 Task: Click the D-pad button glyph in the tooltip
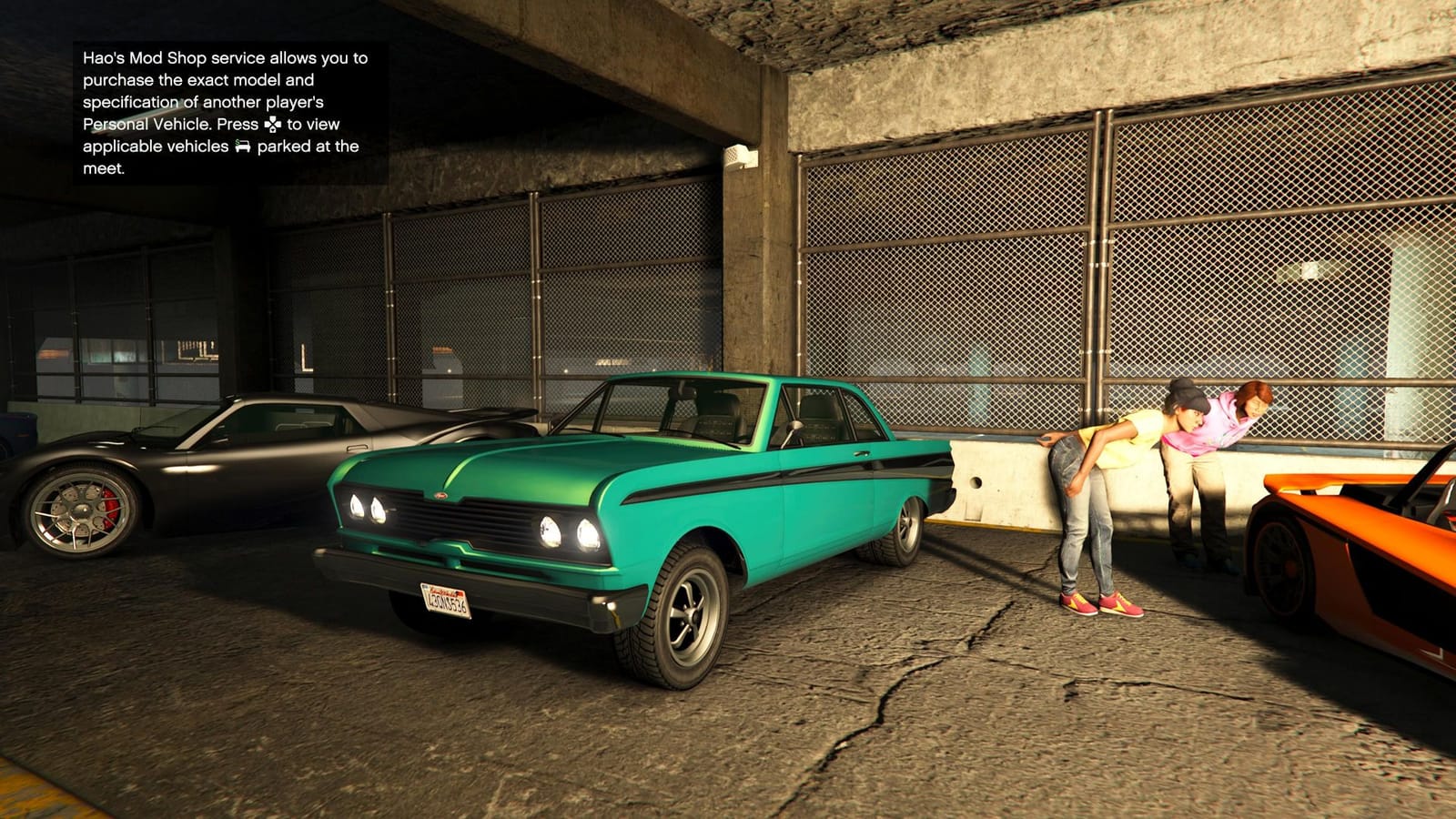272,126
